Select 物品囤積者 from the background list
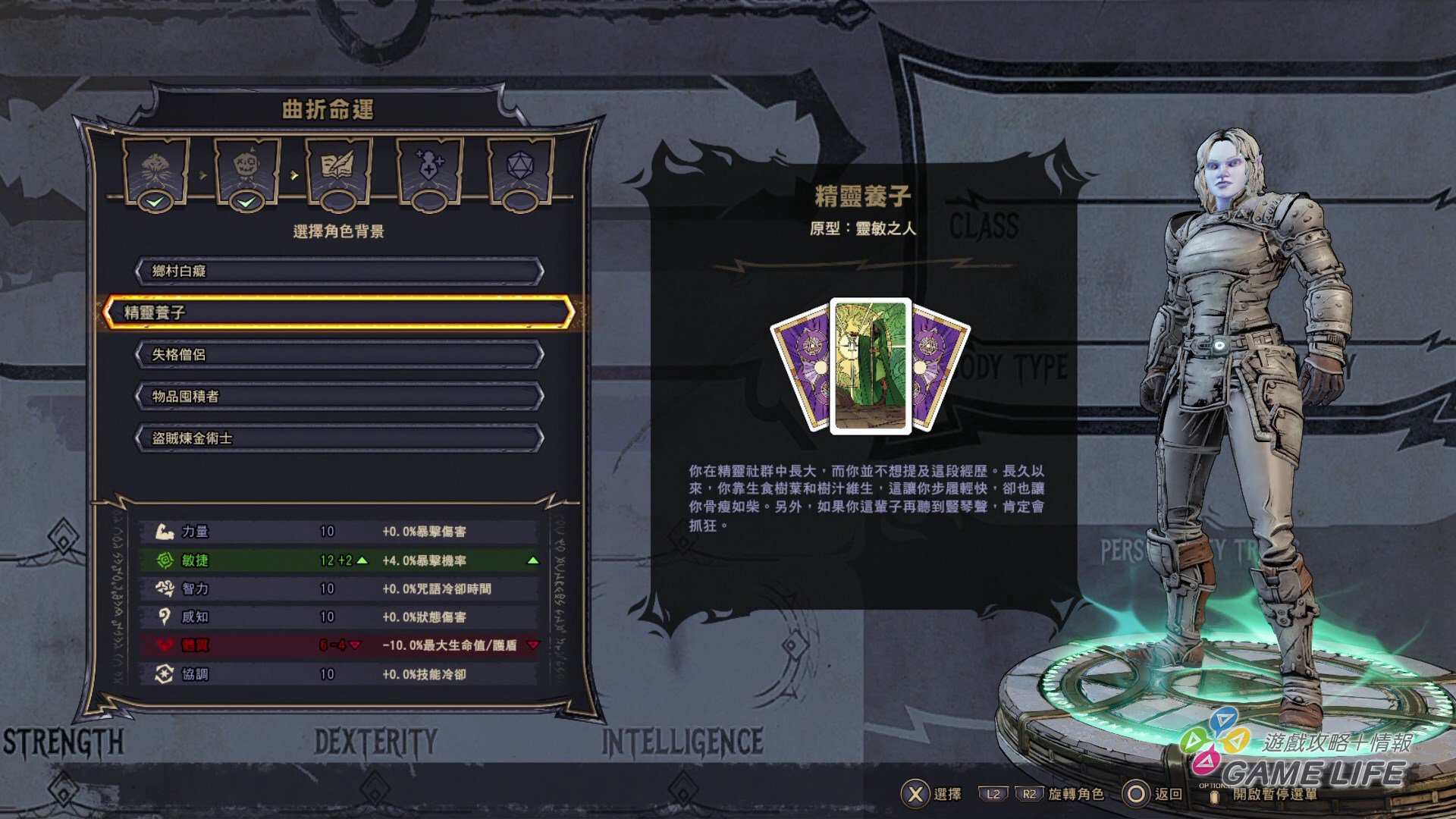This screenshot has width=1456, height=819. point(339,397)
